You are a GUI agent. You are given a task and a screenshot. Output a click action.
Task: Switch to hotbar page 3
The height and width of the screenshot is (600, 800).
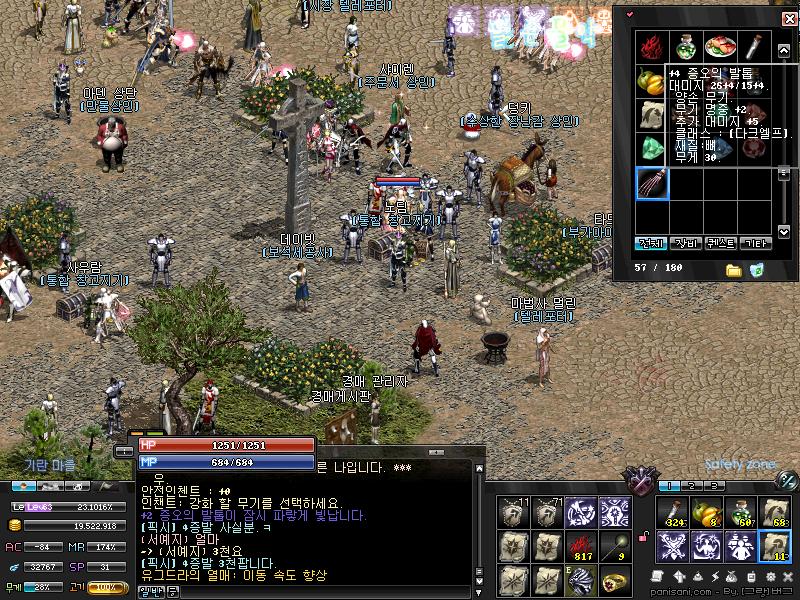tap(716, 486)
